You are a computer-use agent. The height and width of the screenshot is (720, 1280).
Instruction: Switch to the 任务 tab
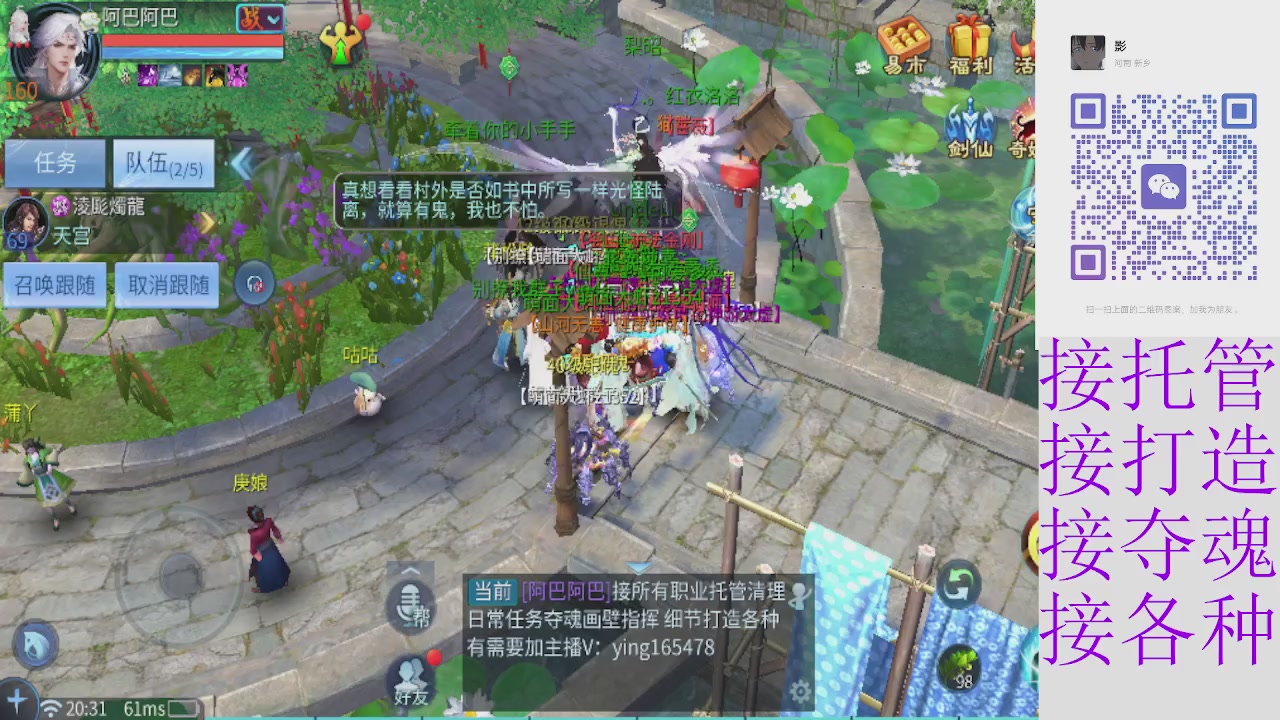[x=55, y=163]
